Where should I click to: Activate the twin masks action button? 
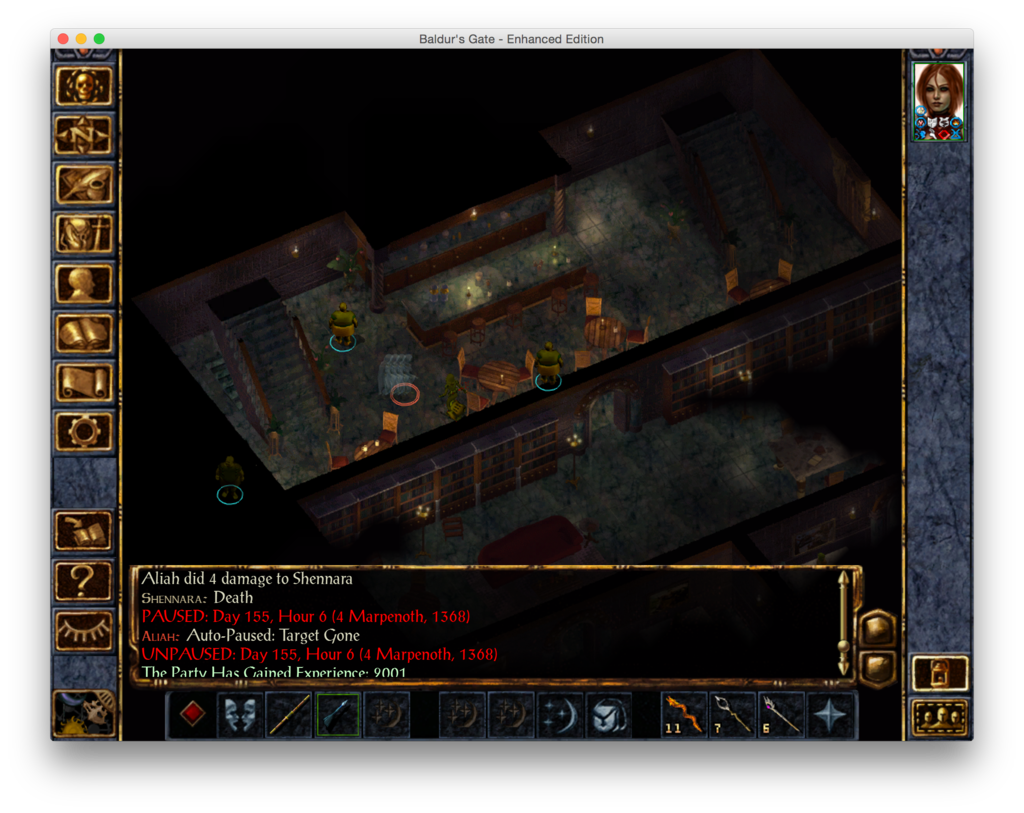point(241,715)
